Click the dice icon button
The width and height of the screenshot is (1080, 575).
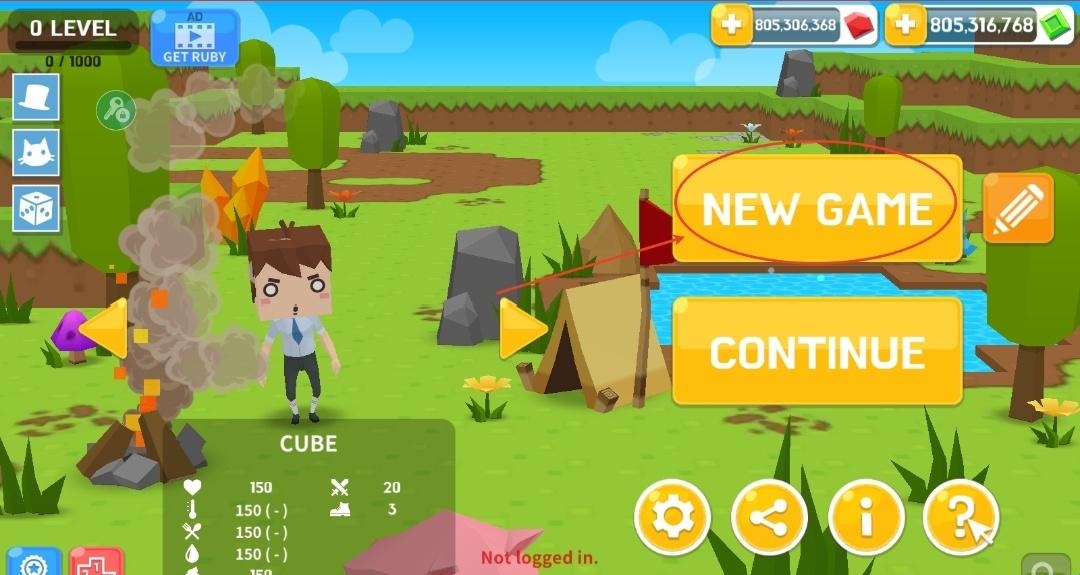click(x=36, y=209)
